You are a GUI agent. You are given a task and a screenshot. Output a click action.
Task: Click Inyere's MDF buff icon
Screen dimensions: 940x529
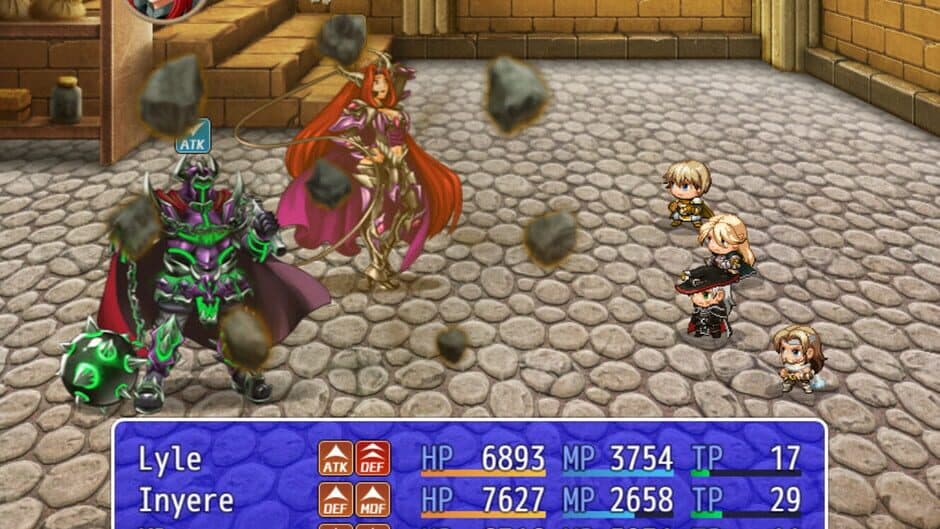click(373, 500)
